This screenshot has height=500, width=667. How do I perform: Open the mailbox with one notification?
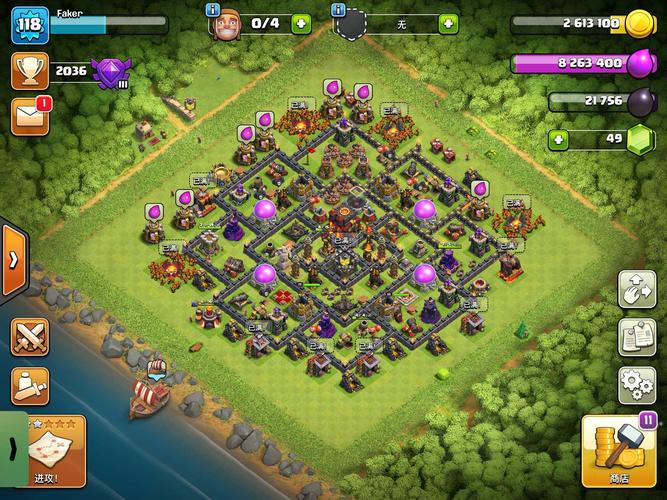coord(29,115)
